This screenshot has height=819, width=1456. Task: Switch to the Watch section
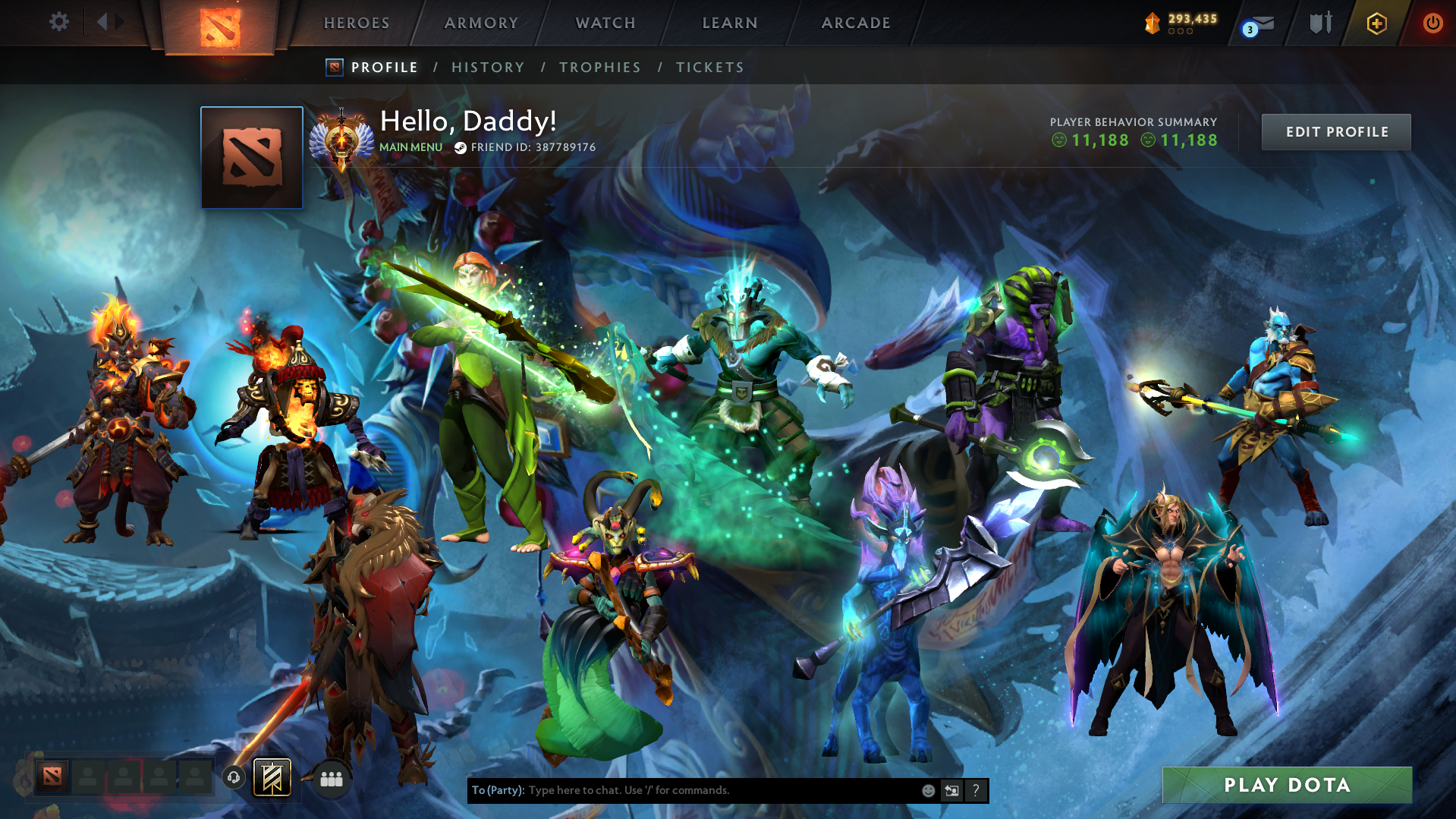605,23
